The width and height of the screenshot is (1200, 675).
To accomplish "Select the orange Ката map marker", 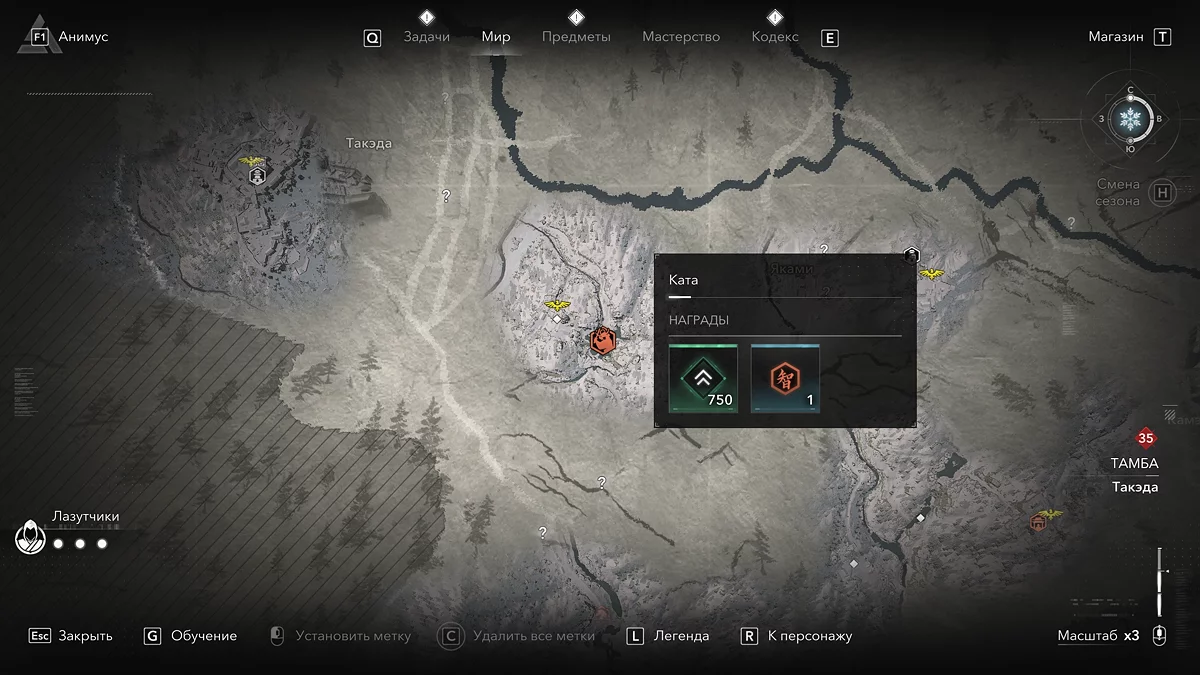I will [x=602, y=340].
